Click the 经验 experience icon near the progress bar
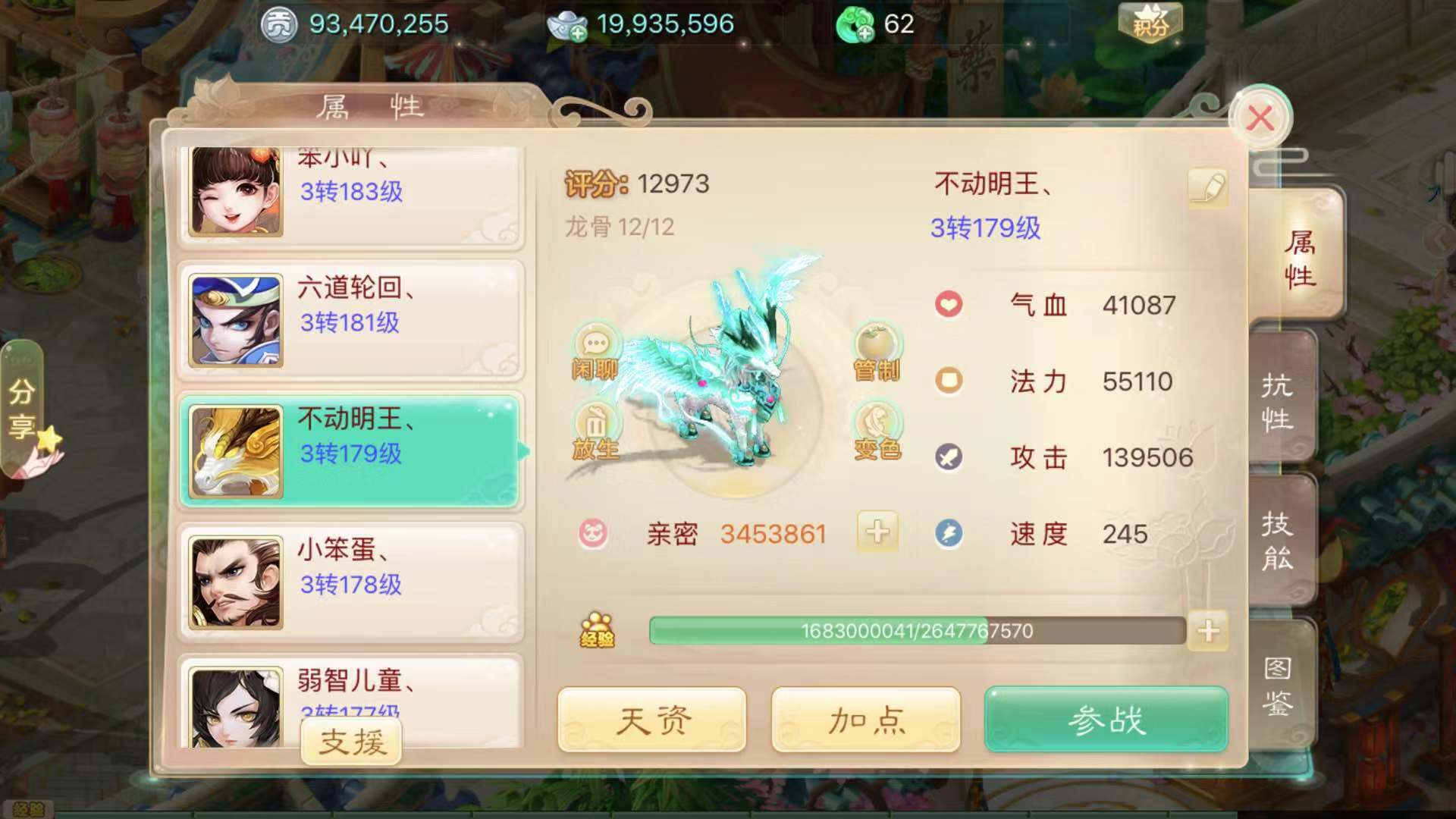This screenshot has height=819, width=1456. 596,627
